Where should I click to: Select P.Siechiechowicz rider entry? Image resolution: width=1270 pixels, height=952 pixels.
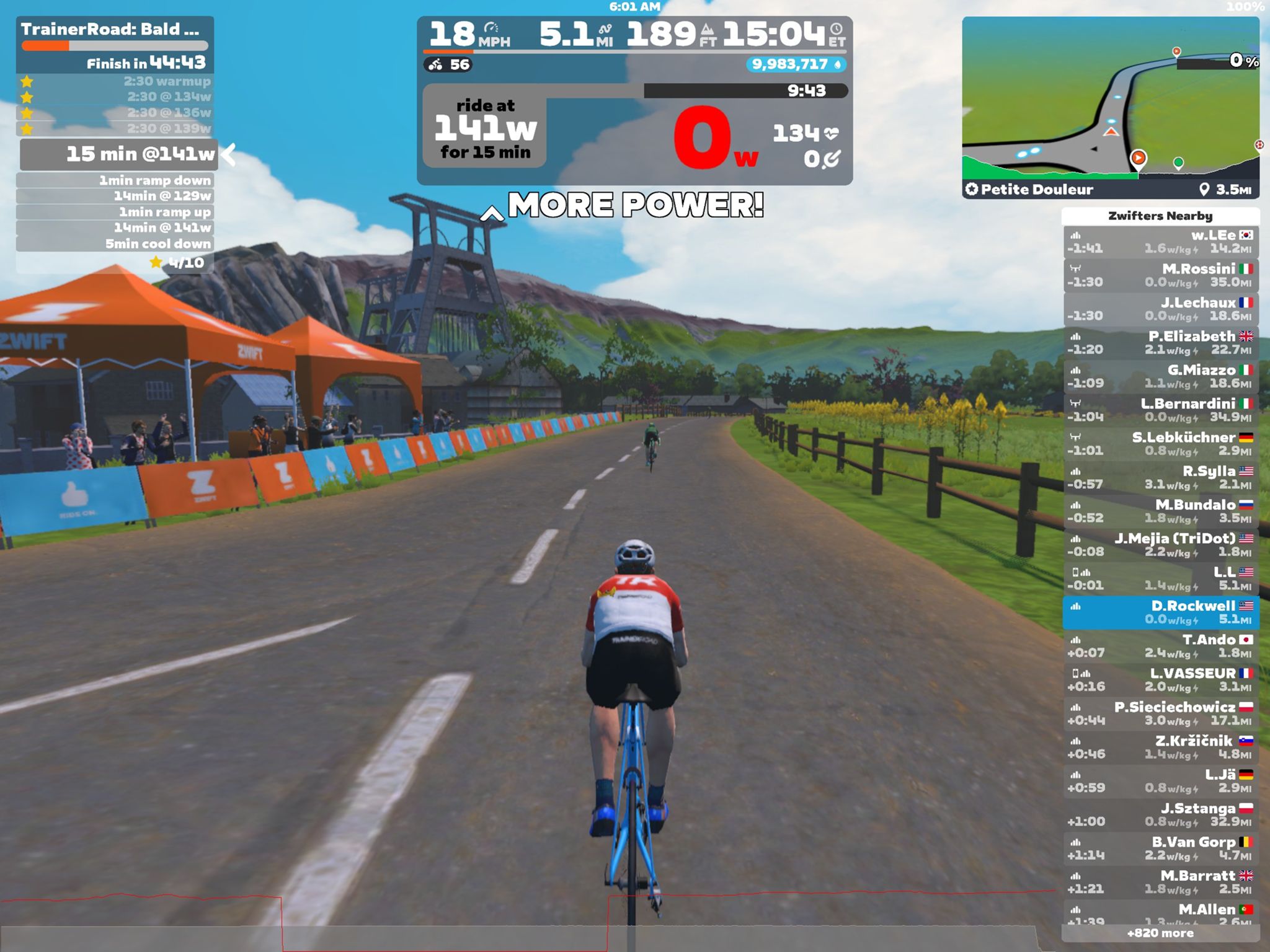pos(1160,713)
